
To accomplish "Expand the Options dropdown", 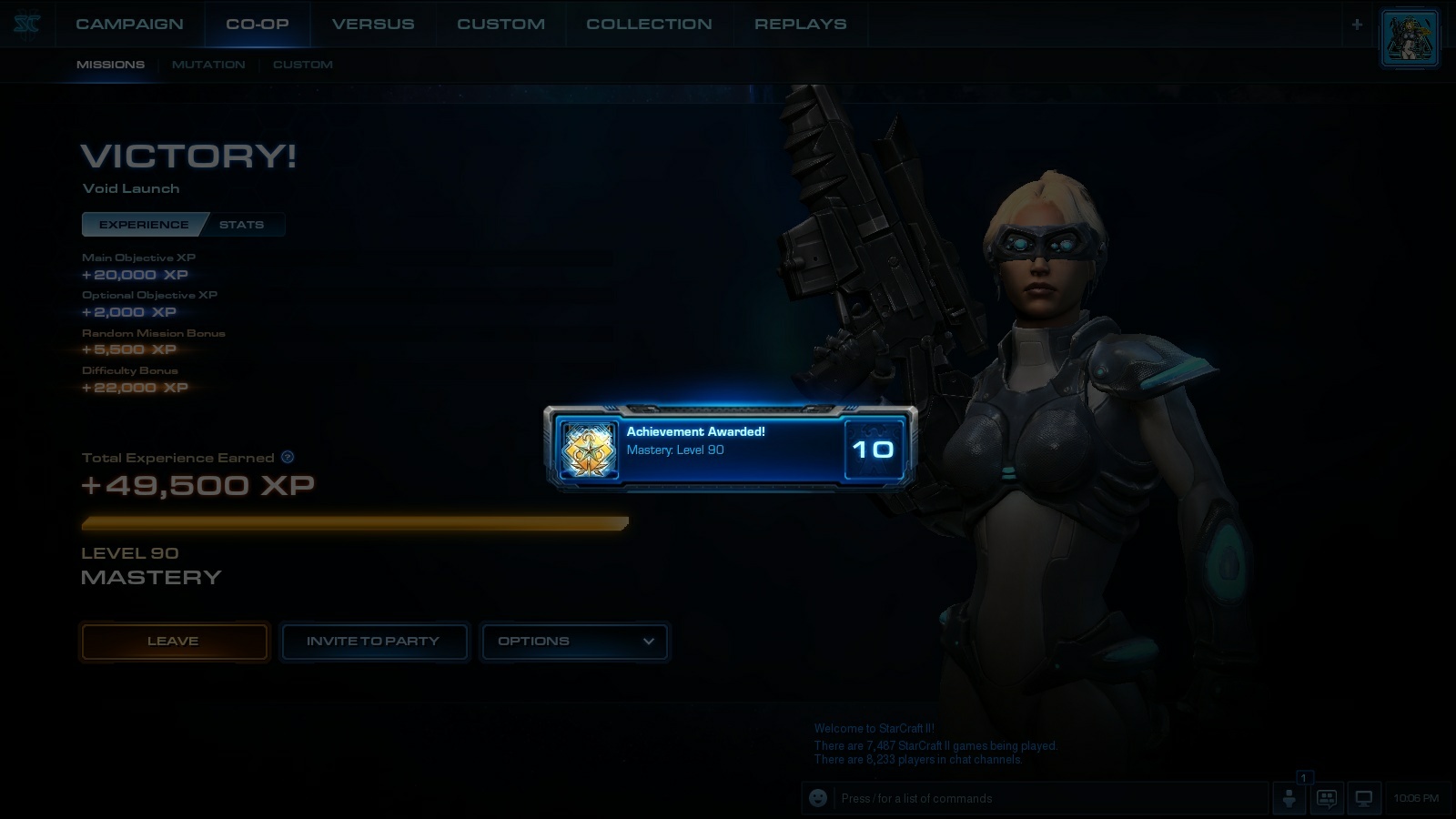I will [574, 642].
